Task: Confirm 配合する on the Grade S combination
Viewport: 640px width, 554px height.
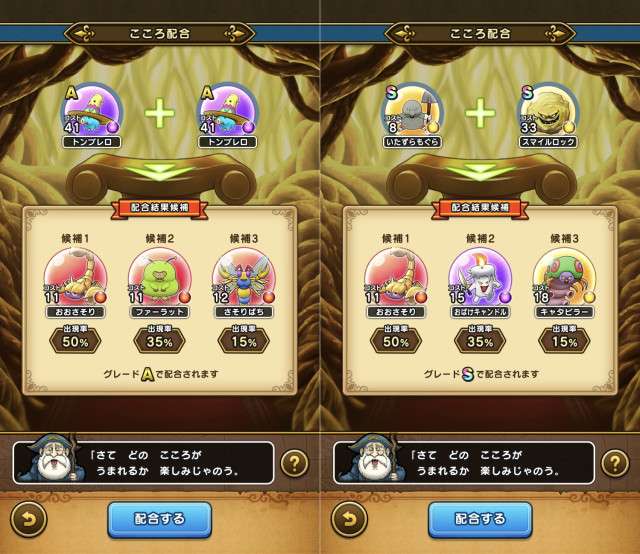Action: 481,519
